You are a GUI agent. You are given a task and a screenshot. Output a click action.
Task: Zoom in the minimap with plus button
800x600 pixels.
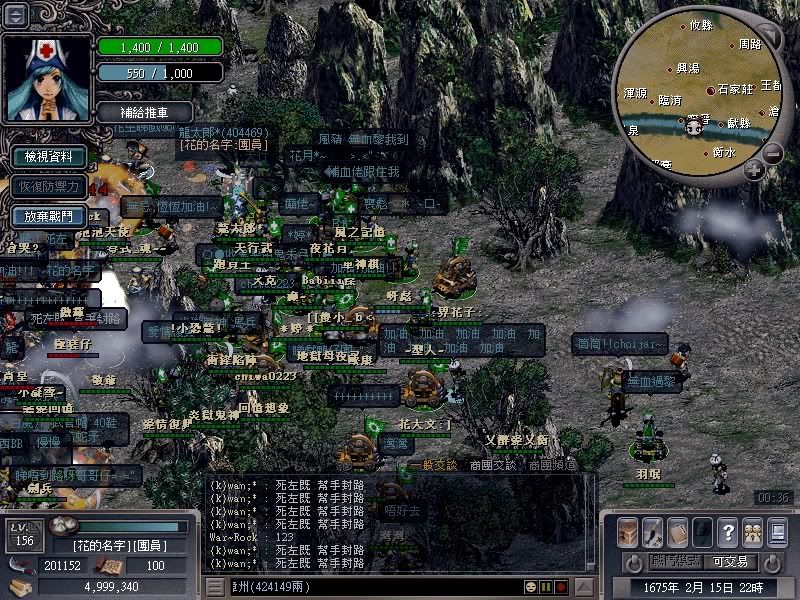[753, 169]
